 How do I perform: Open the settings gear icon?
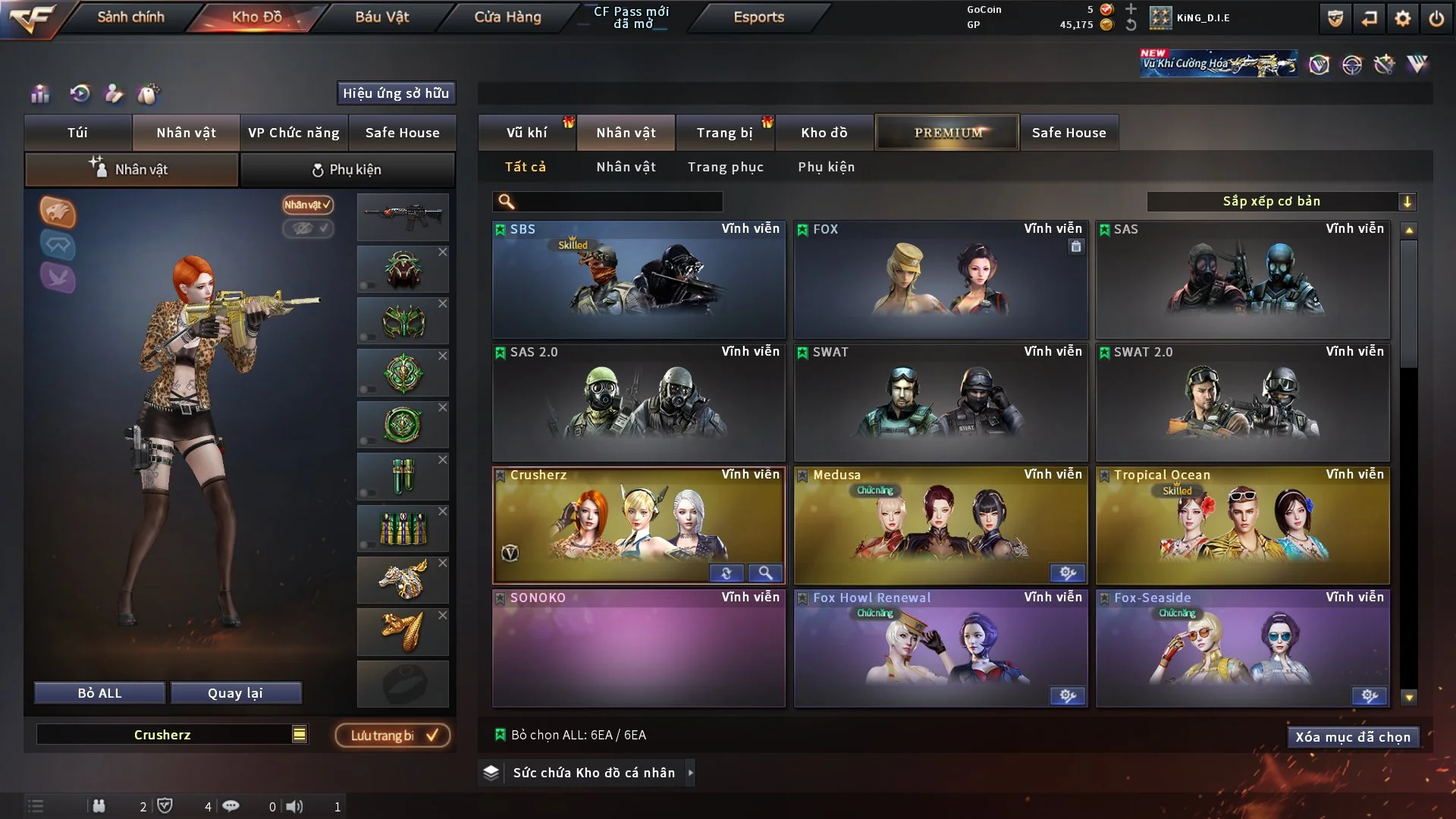click(x=1402, y=18)
